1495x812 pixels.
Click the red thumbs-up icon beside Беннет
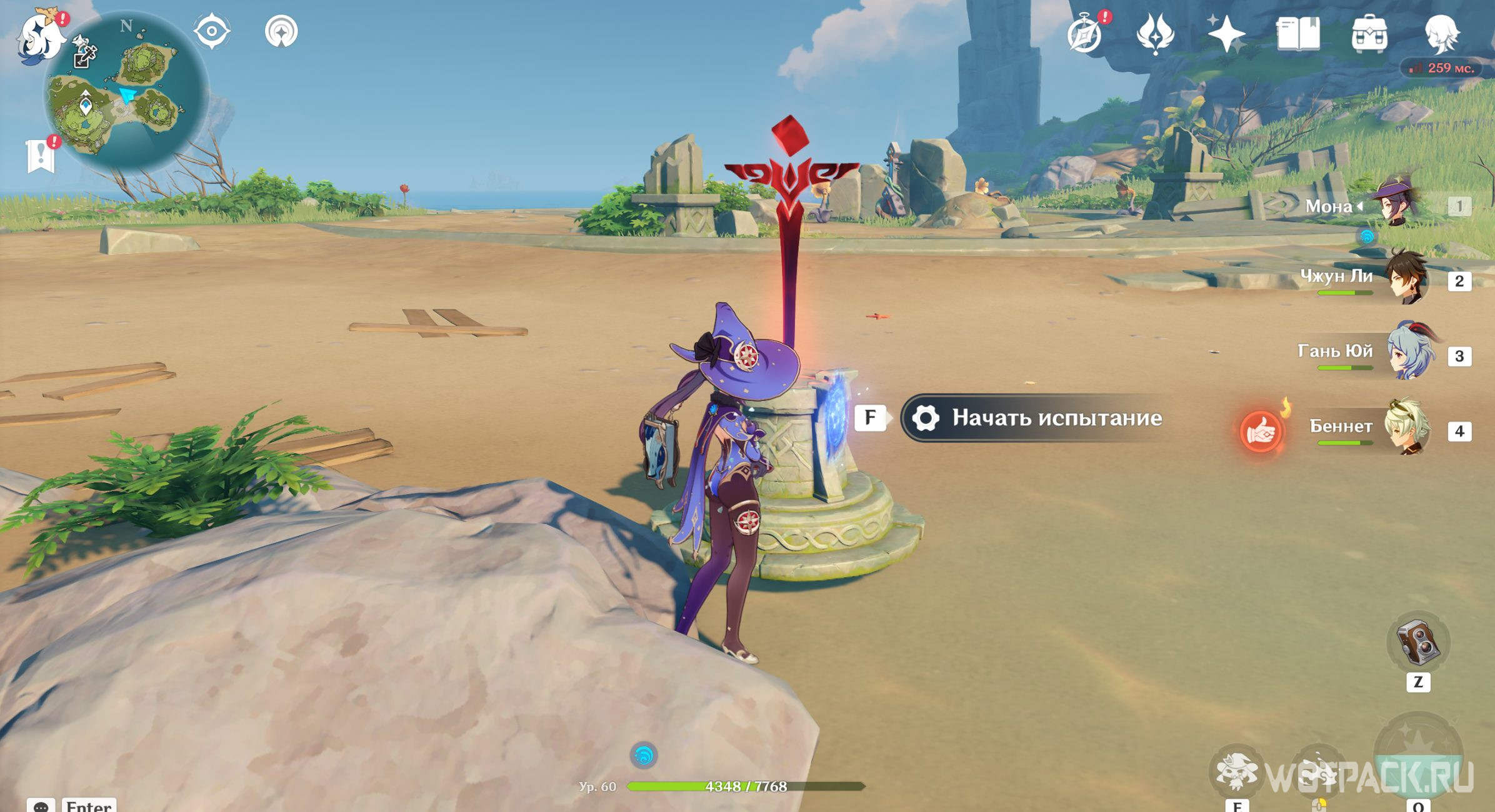point(1260,431)
